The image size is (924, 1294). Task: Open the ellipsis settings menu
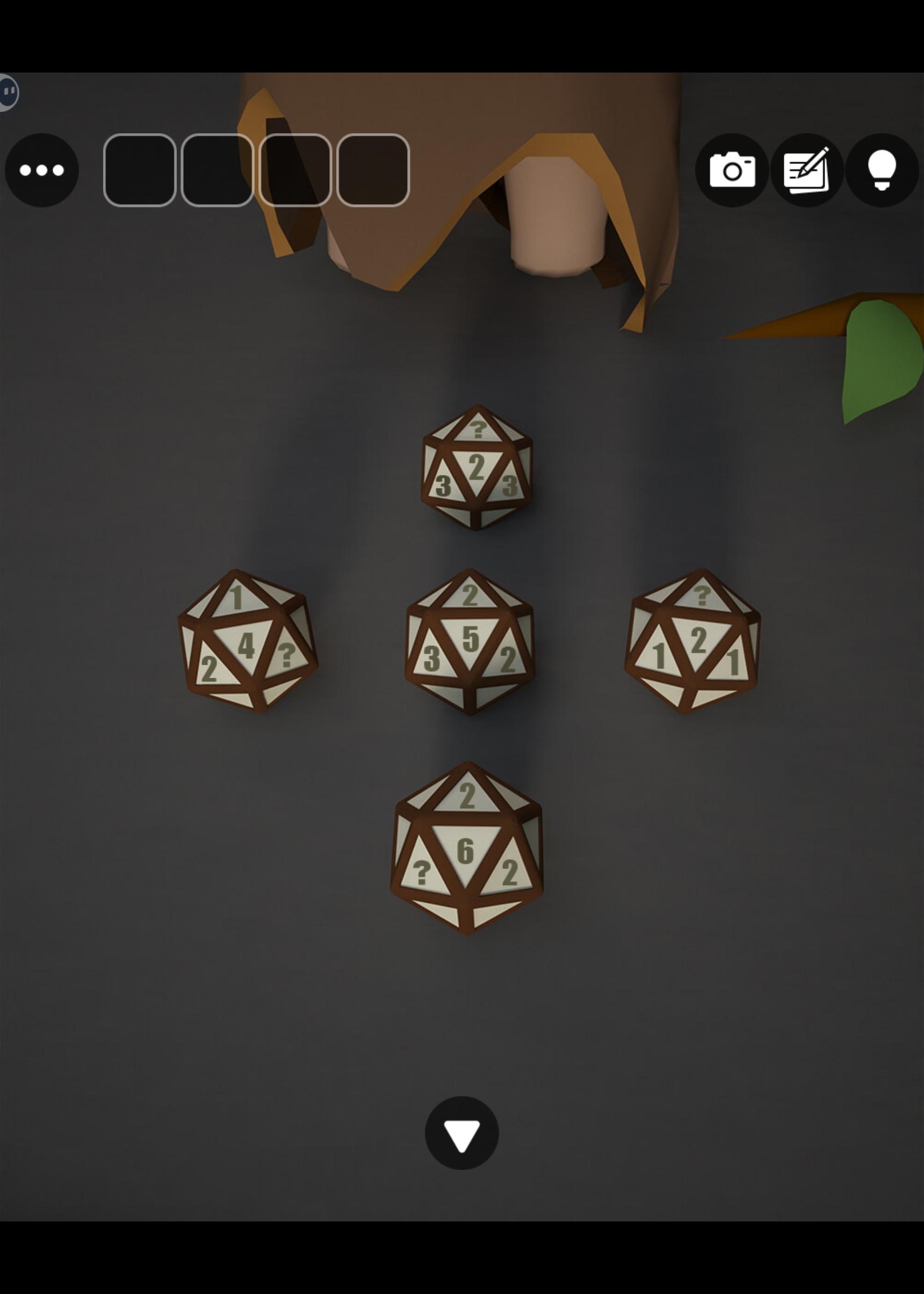coord(42,171)
